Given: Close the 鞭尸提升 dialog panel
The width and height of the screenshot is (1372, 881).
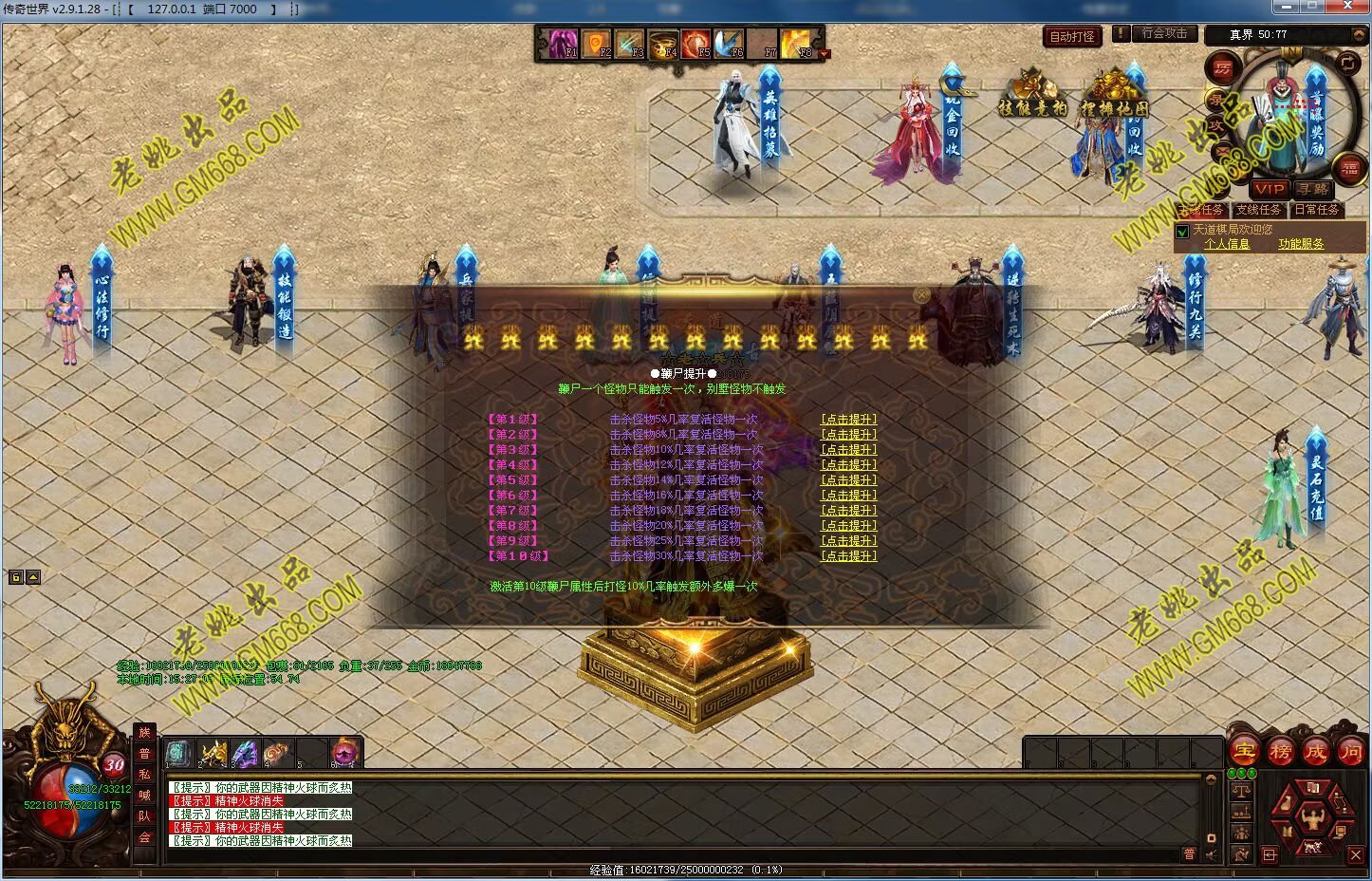Looking at the screenshot, I should 920,295.
